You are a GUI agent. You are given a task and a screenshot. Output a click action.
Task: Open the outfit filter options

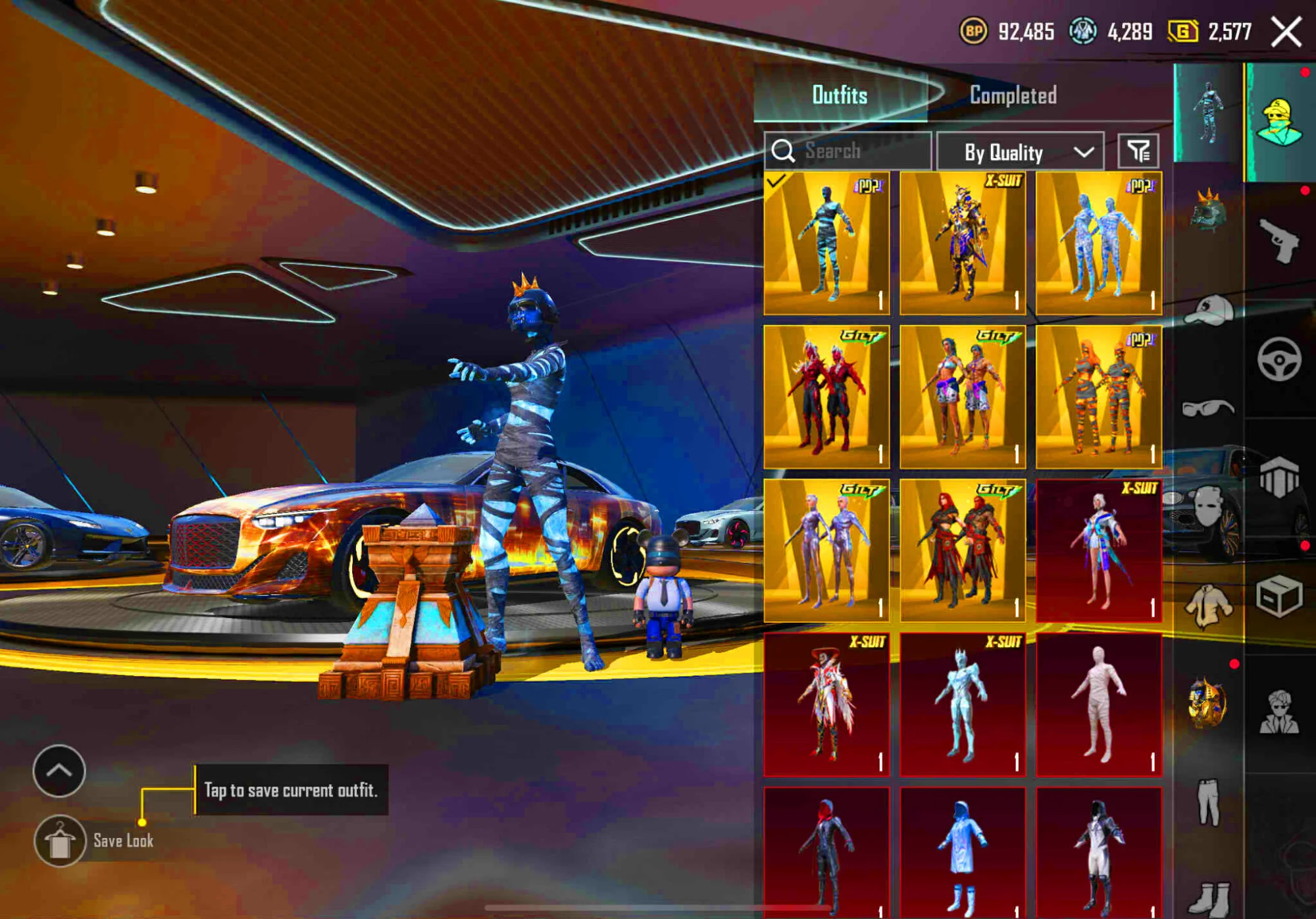[1138, 151]
